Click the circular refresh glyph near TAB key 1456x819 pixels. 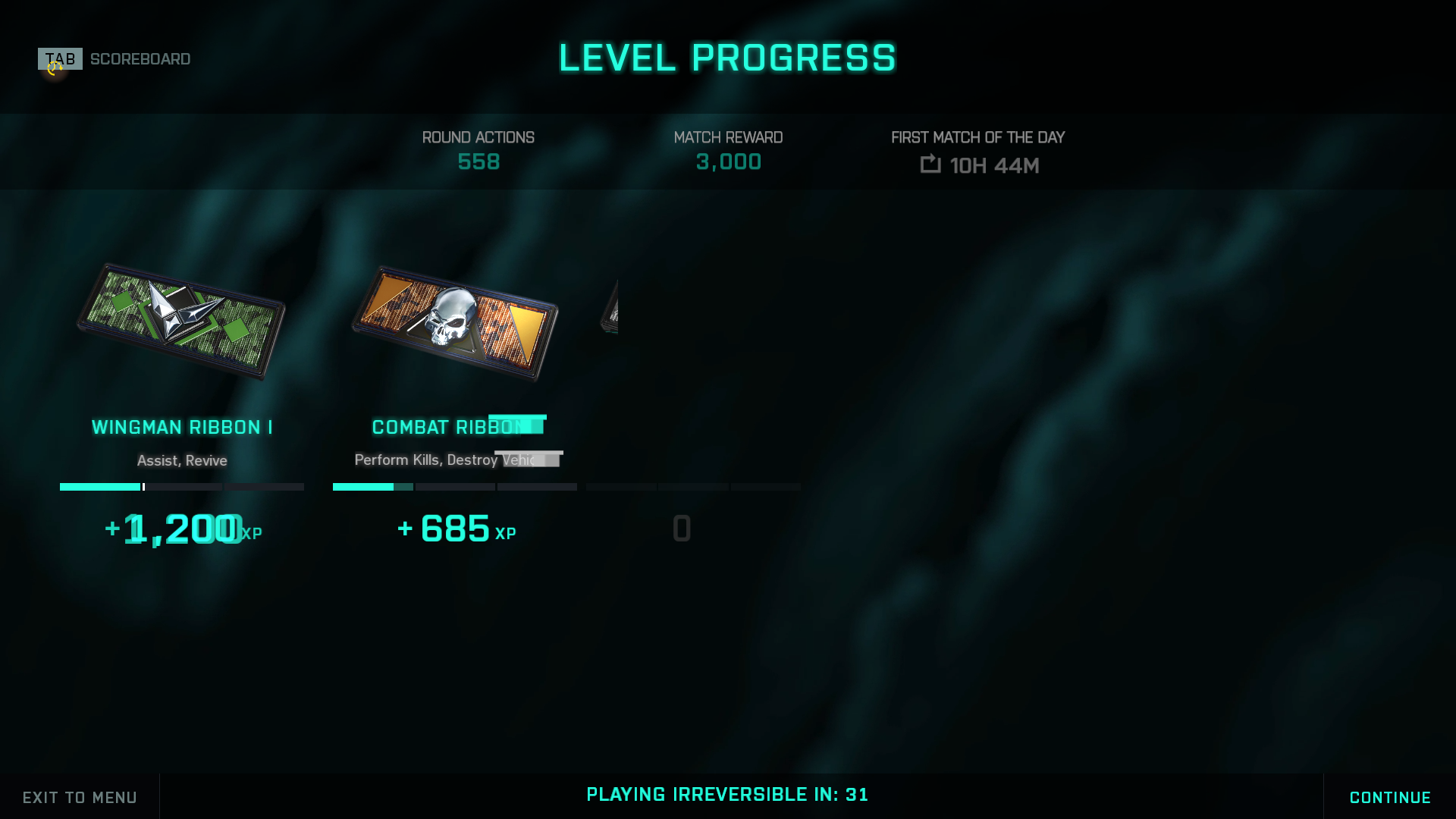[53, 69]
